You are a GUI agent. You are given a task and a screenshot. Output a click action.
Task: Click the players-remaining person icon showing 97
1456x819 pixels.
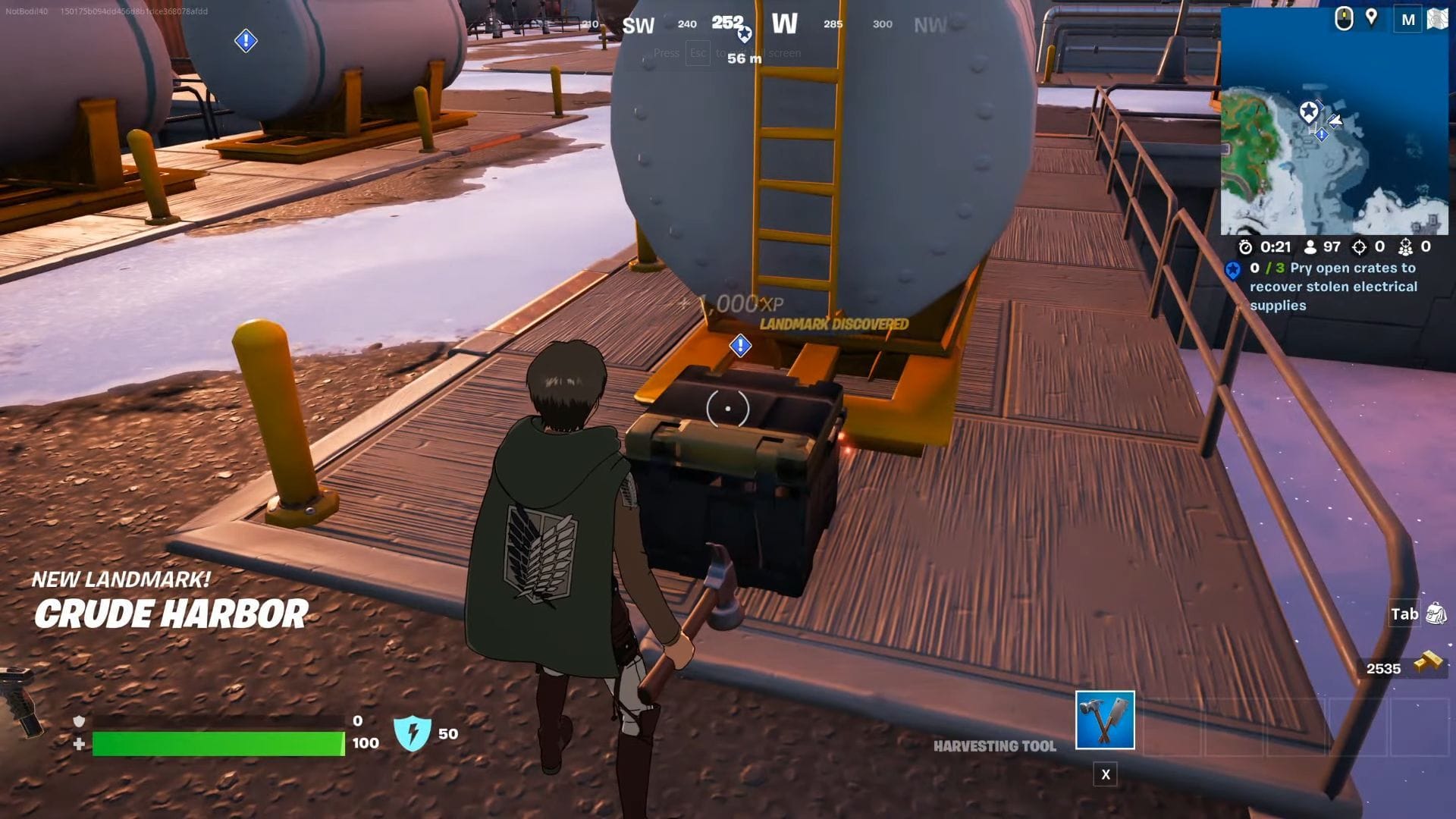[1310, 247]
